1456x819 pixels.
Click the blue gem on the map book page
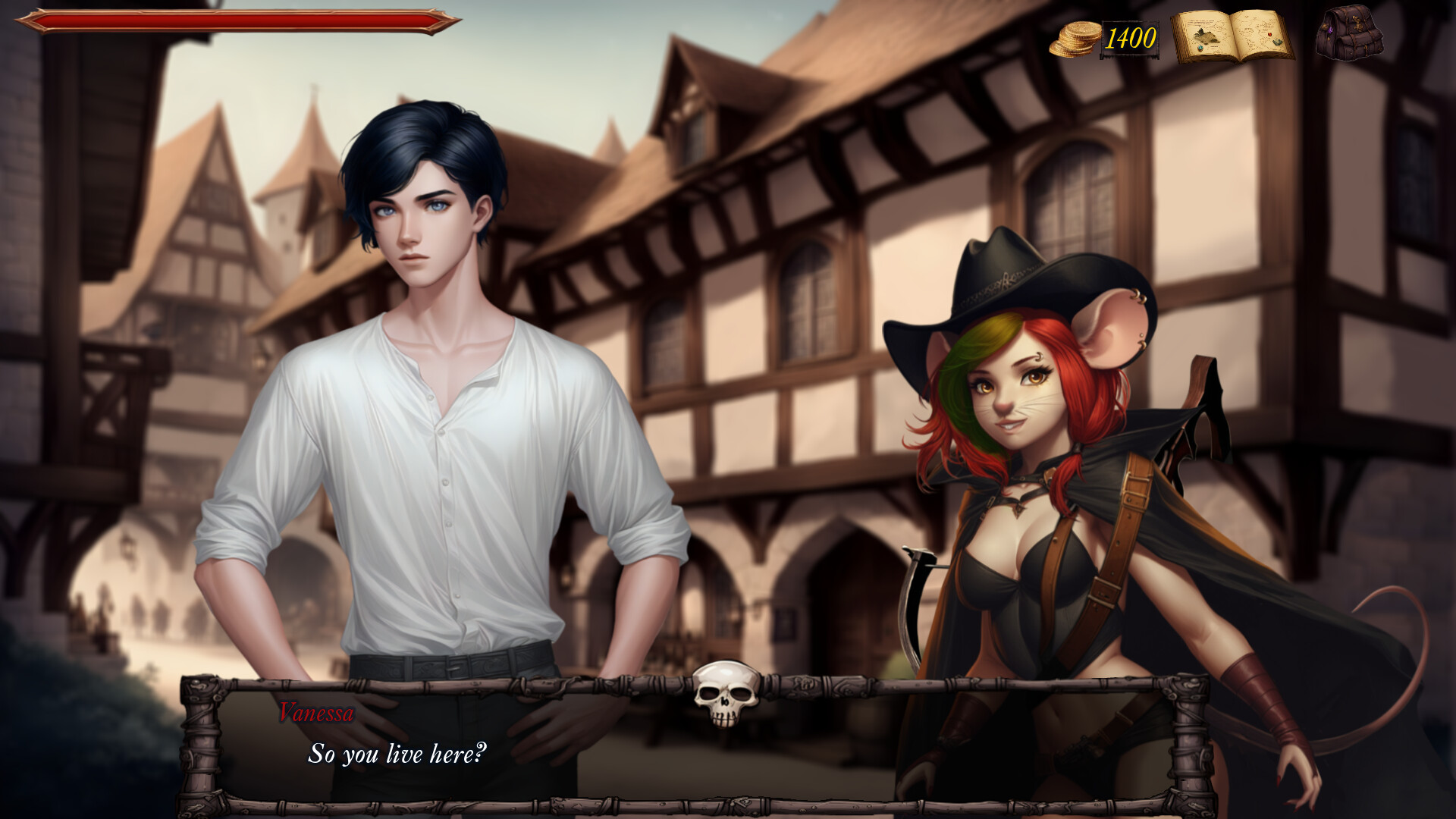click(x=1200, y=48)
